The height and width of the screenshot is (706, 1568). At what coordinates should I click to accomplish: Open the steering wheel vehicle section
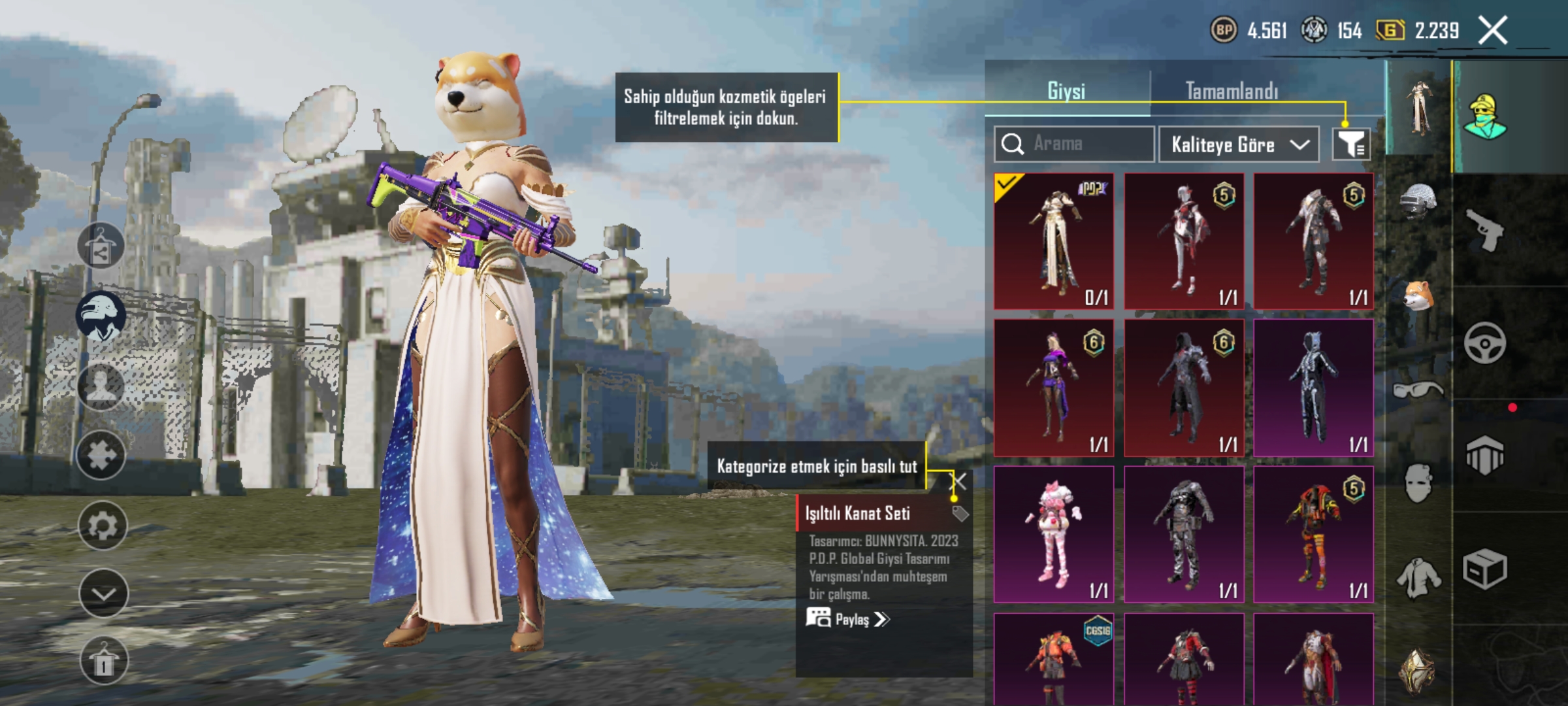pos(1484,343)
